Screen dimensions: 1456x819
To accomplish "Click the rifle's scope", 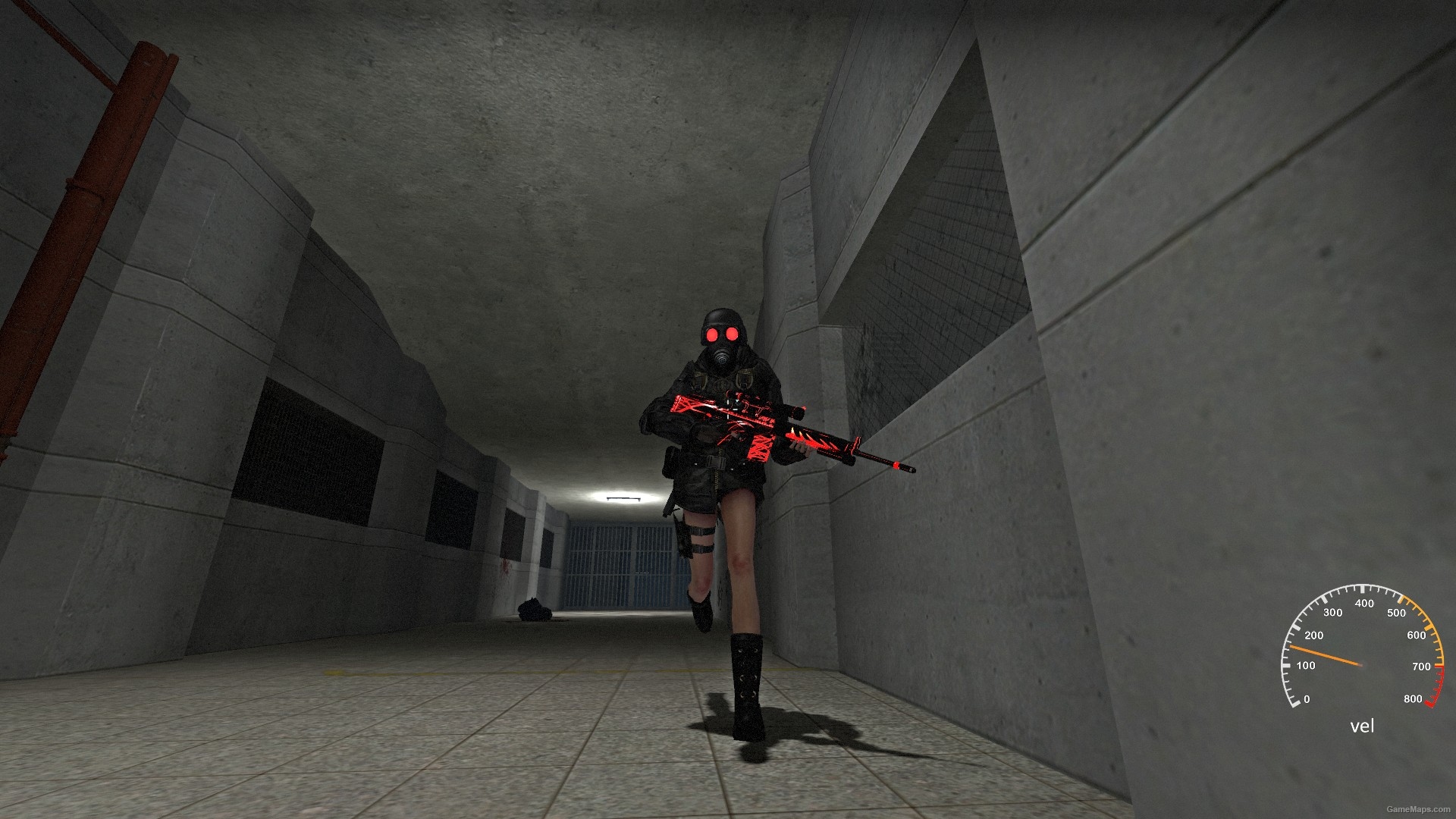I will pyautogui.click(x=795, y=413).
